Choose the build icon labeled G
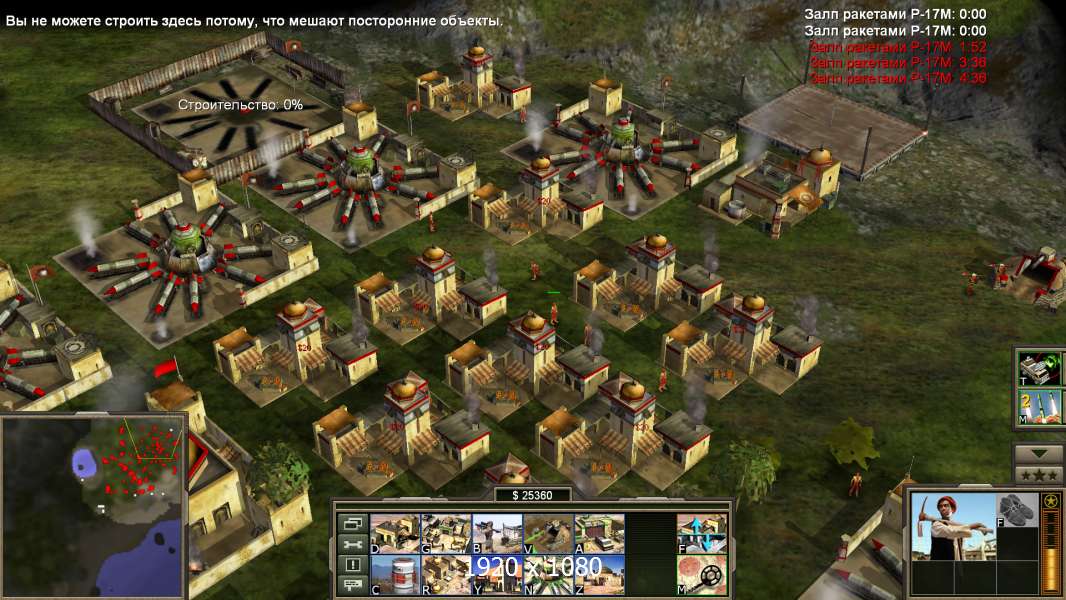 click(x=446, y=533)
